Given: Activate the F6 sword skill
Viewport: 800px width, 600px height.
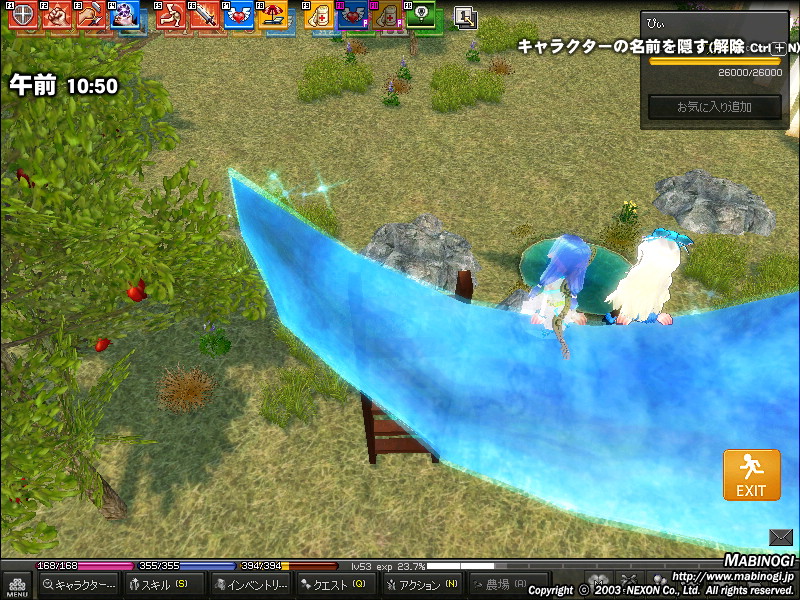Looking at the screenshot, I should (x=204, y=15).
